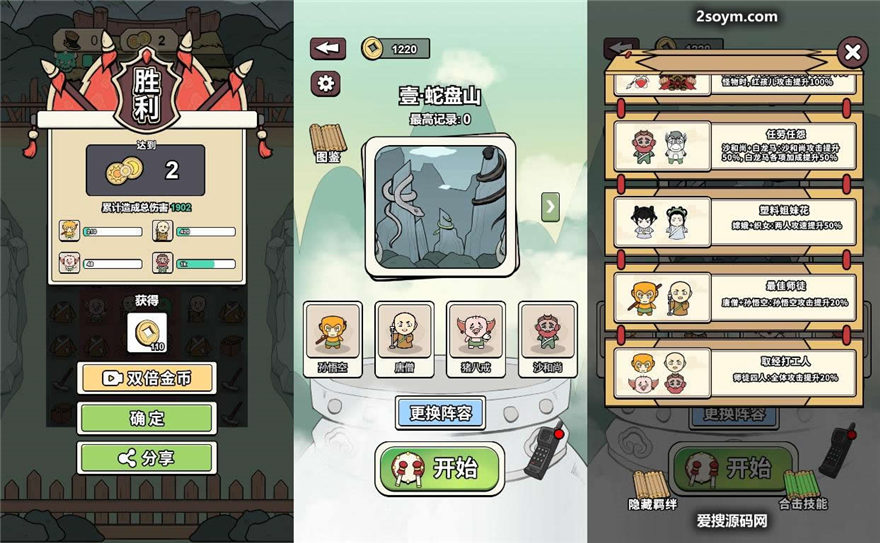Screen dimensions: 880x543
Task: Open the gear settings button
Action: [x=324, y=83]
